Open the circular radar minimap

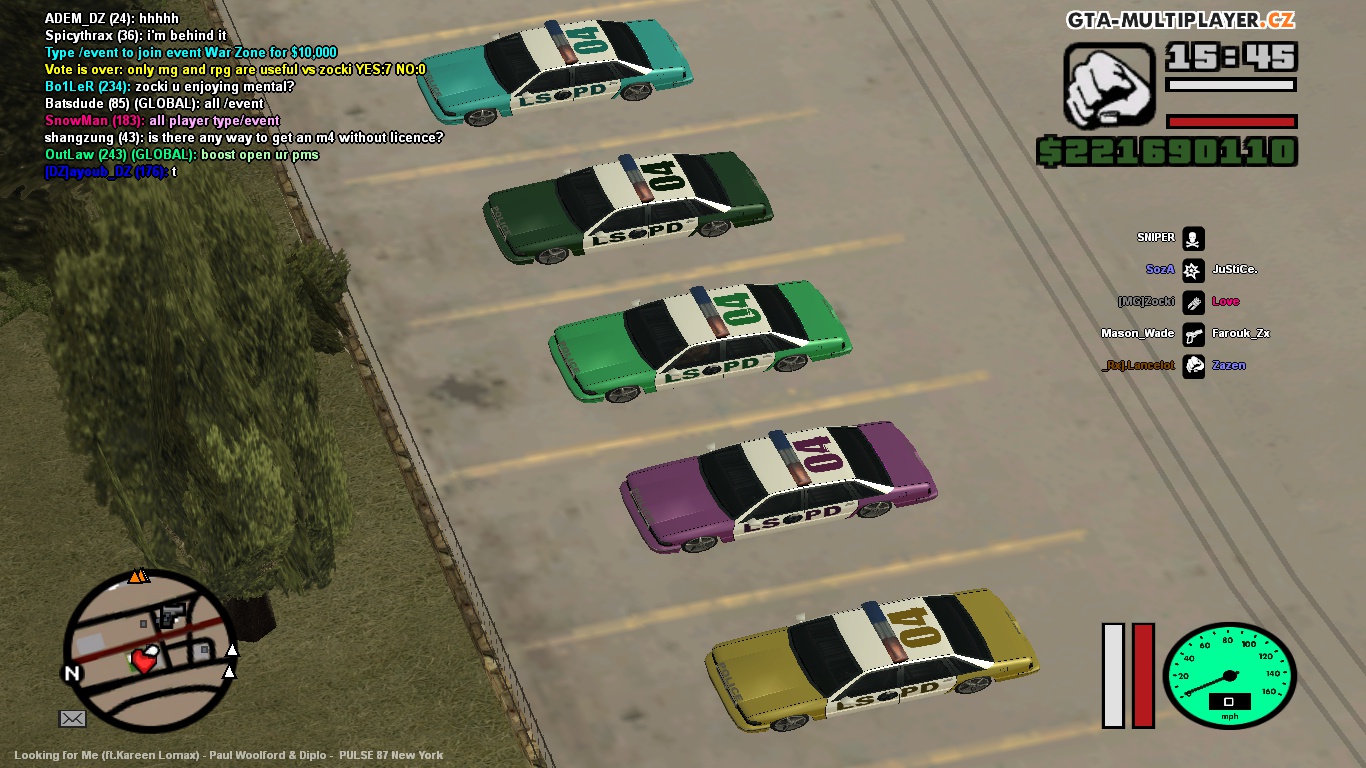149,650
